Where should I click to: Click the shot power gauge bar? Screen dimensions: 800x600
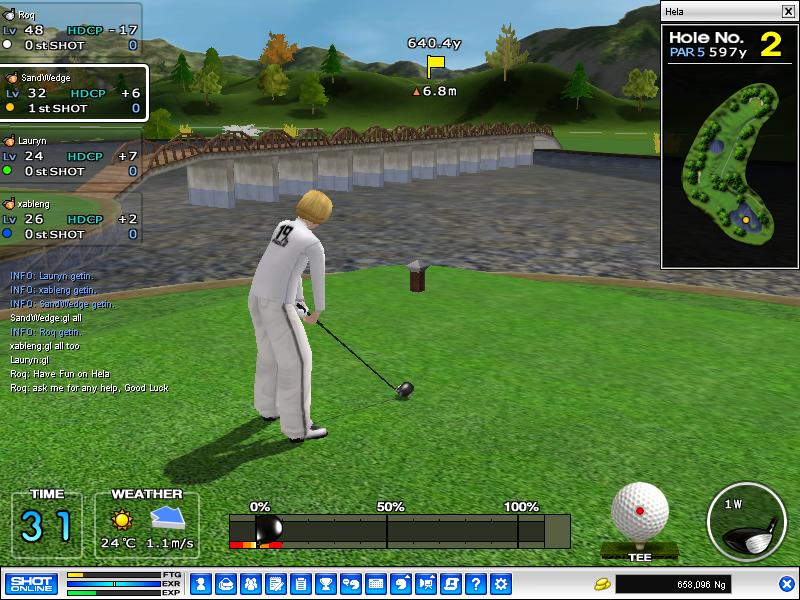400,530
